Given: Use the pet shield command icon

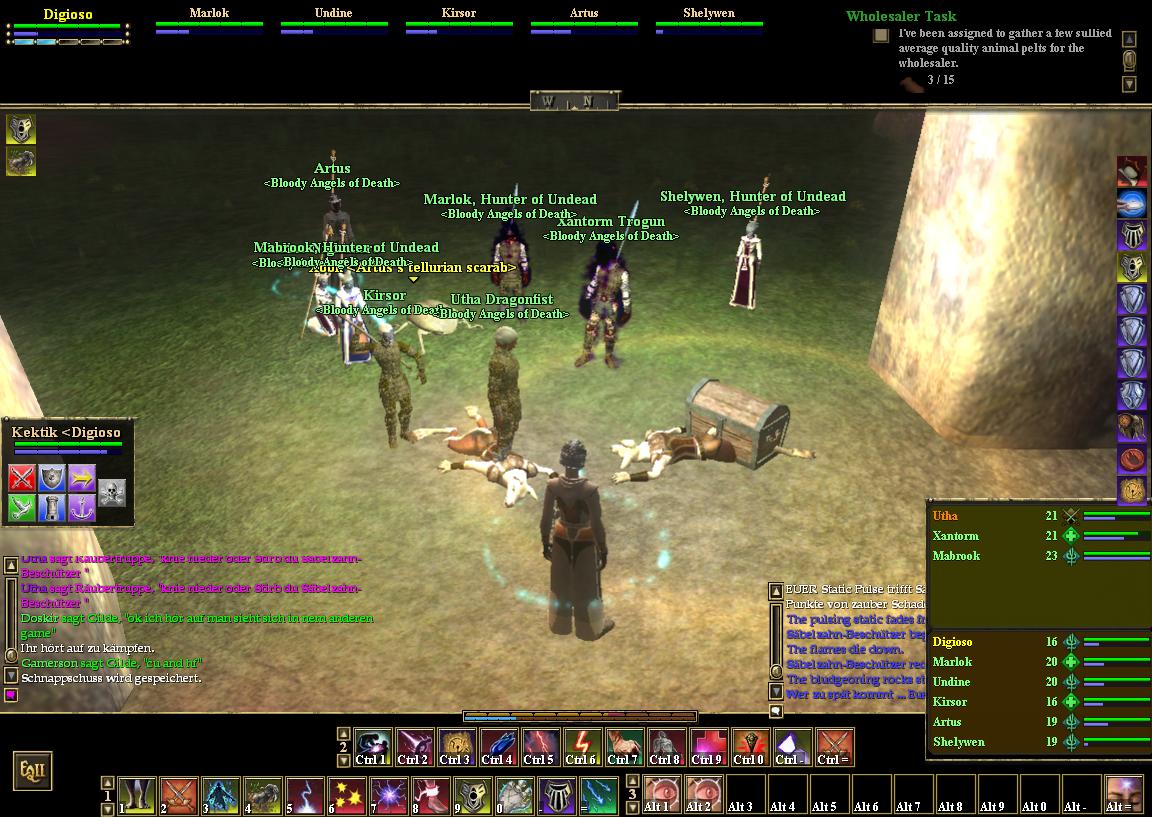Looking at the screenshot, I should (x=52, y=477).
